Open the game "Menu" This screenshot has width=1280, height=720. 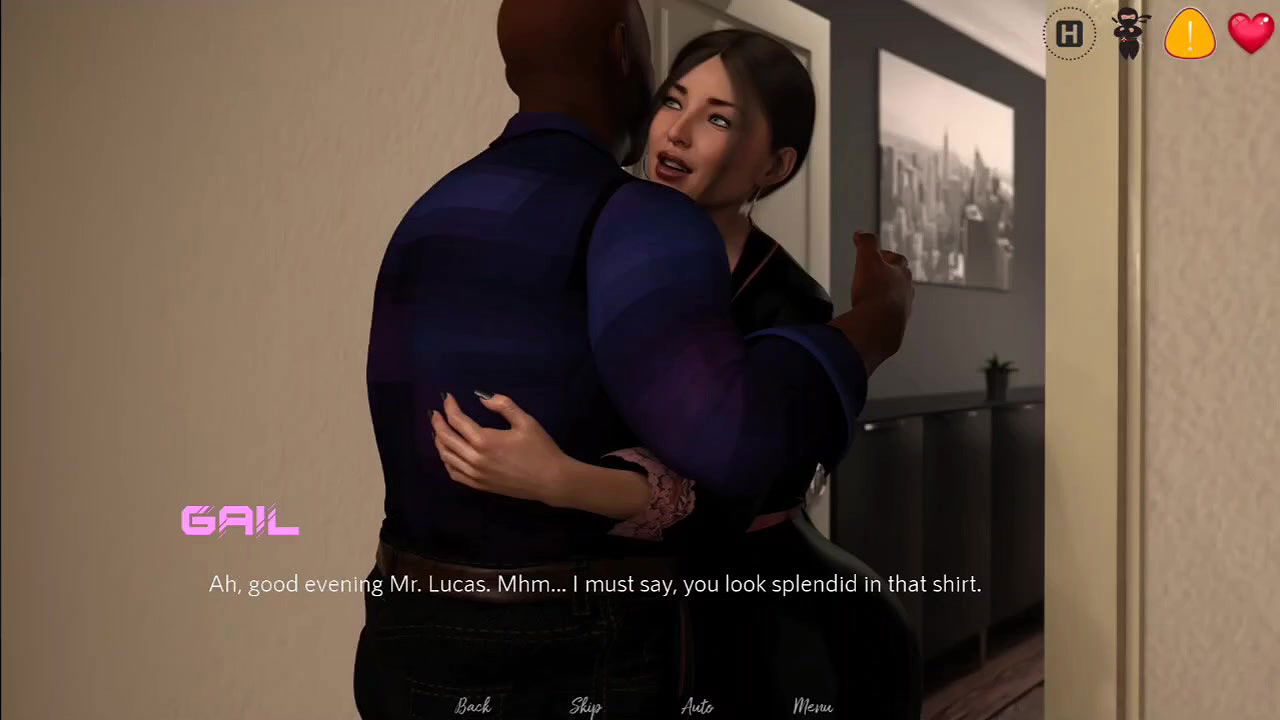point(812,705)
